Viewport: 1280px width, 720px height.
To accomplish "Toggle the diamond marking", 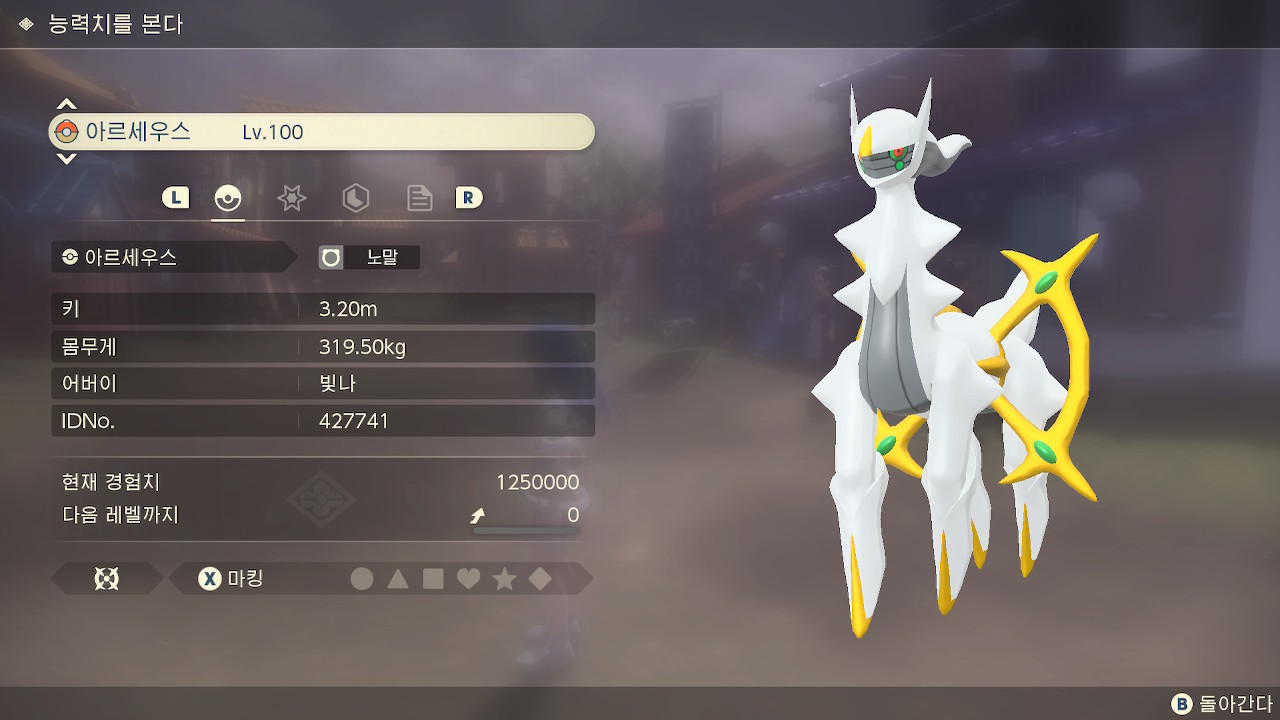I will coord(540,579).
